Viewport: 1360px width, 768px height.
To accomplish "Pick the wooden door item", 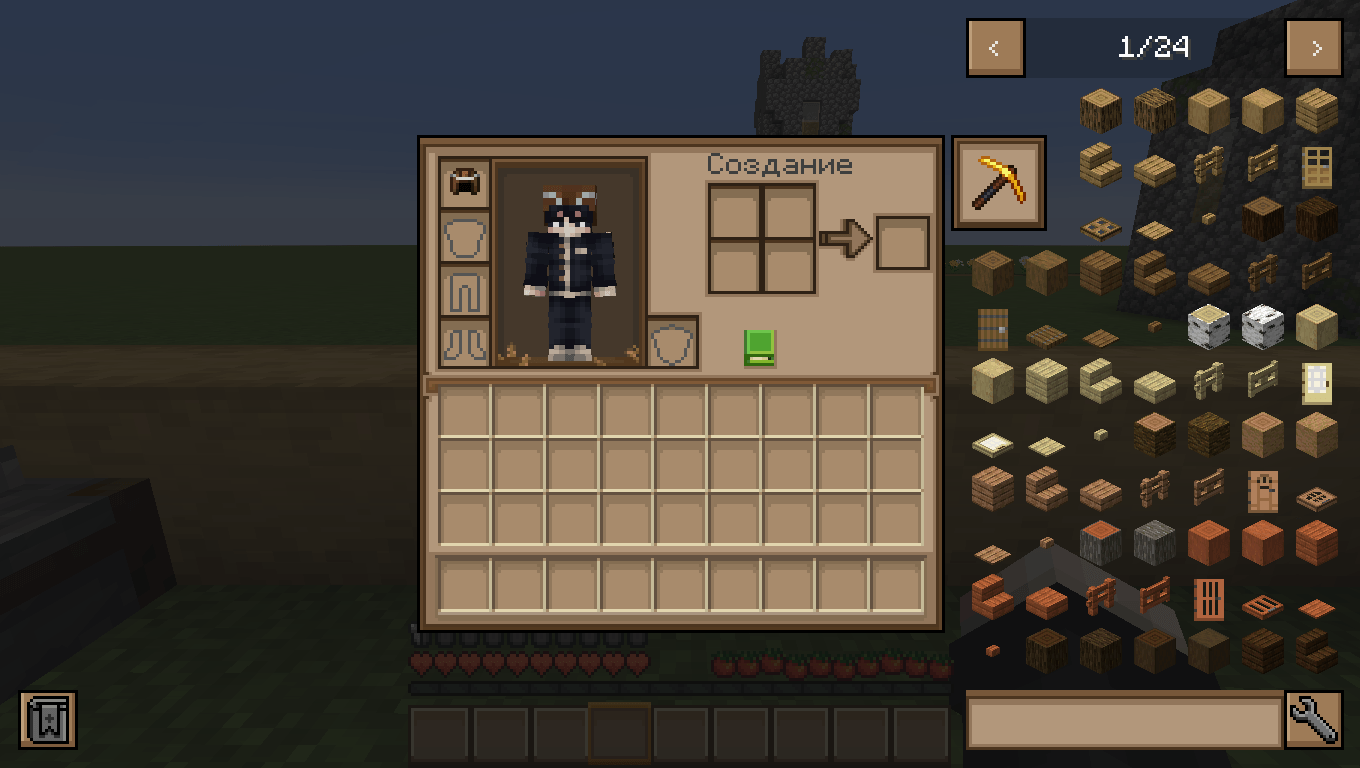I will 1316,167.
